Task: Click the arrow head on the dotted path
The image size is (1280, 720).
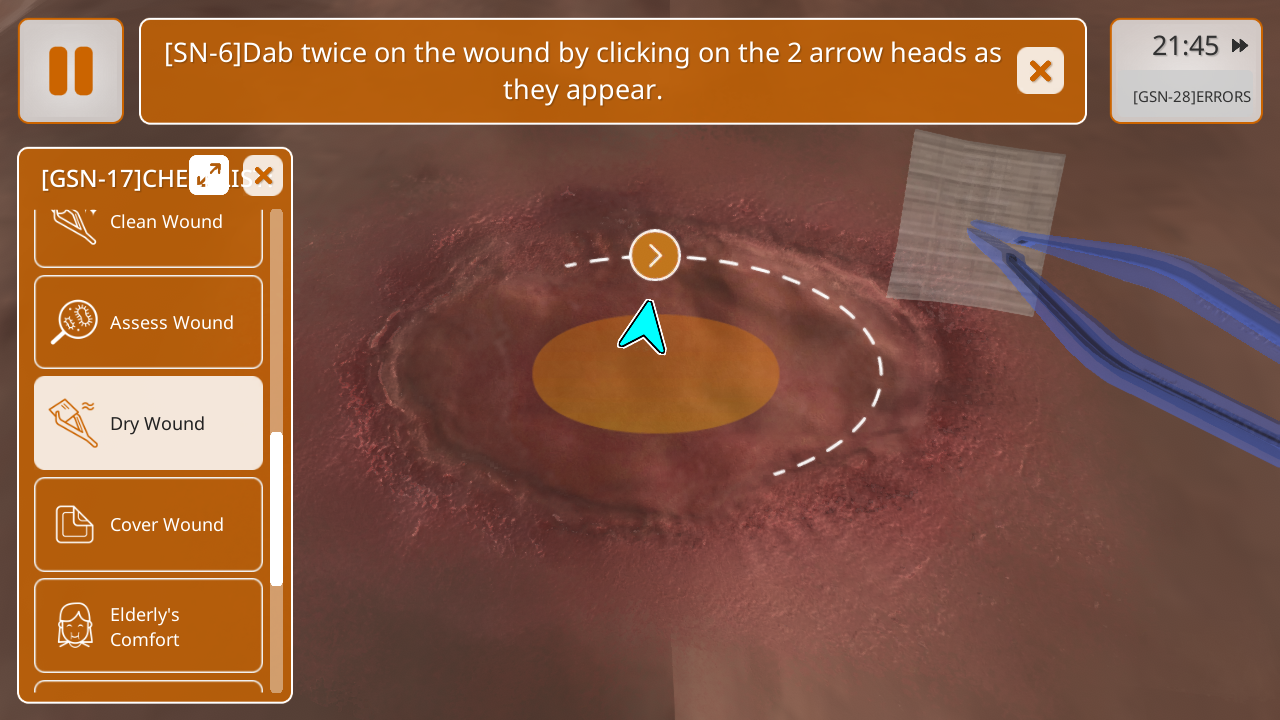Action: click(x=655, y=255)
